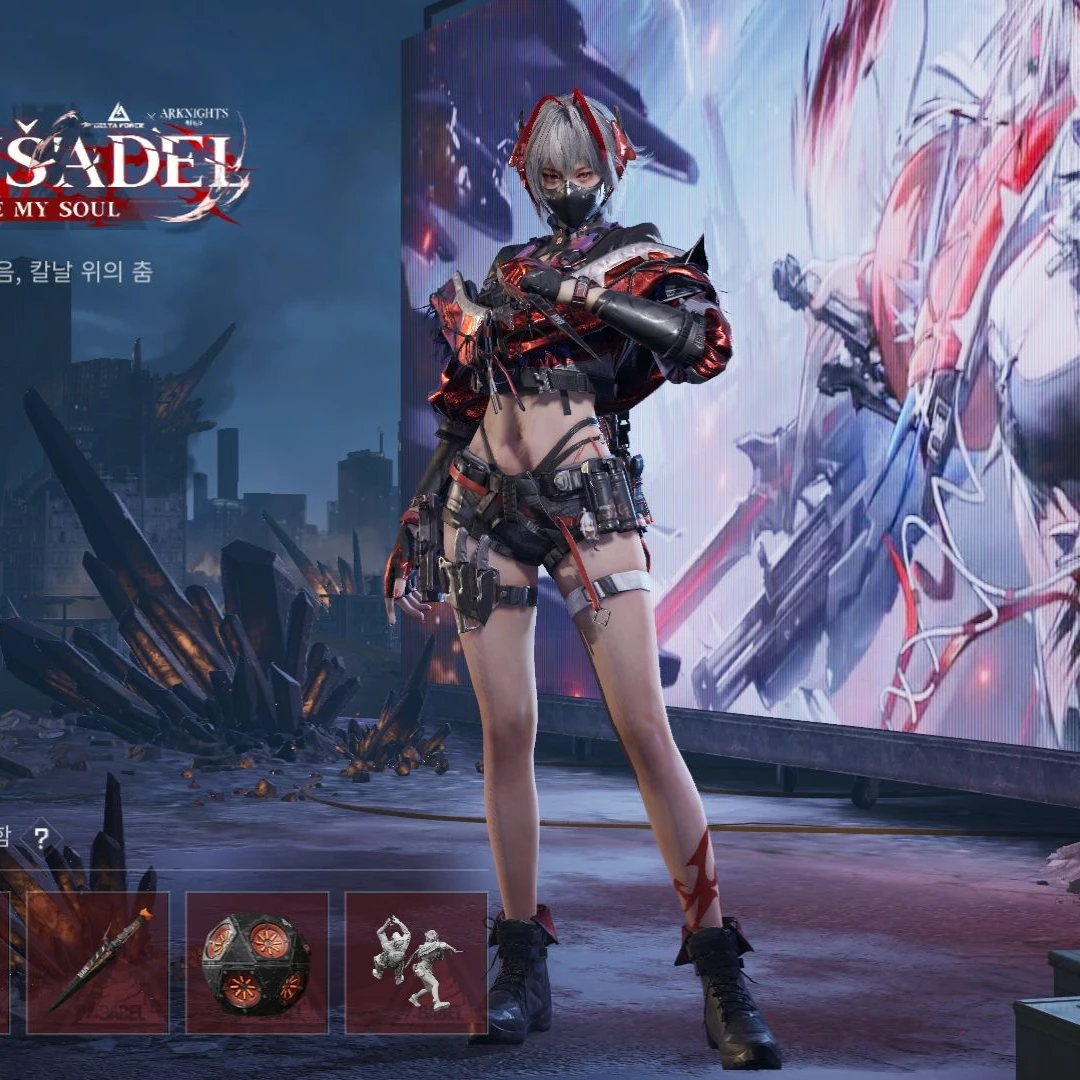Select the black dagger reward tile

(x=97, y=962)
